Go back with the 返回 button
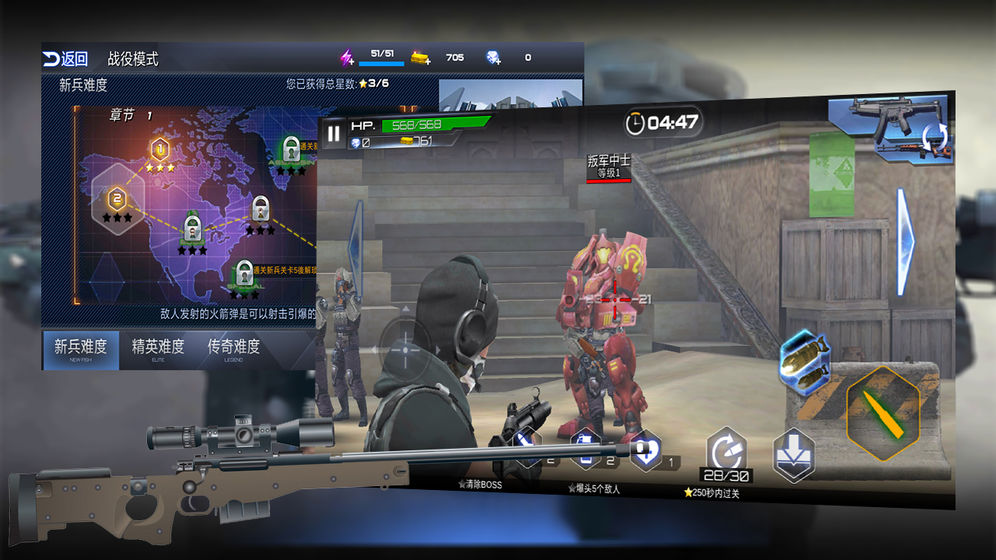 pos(66,59)
